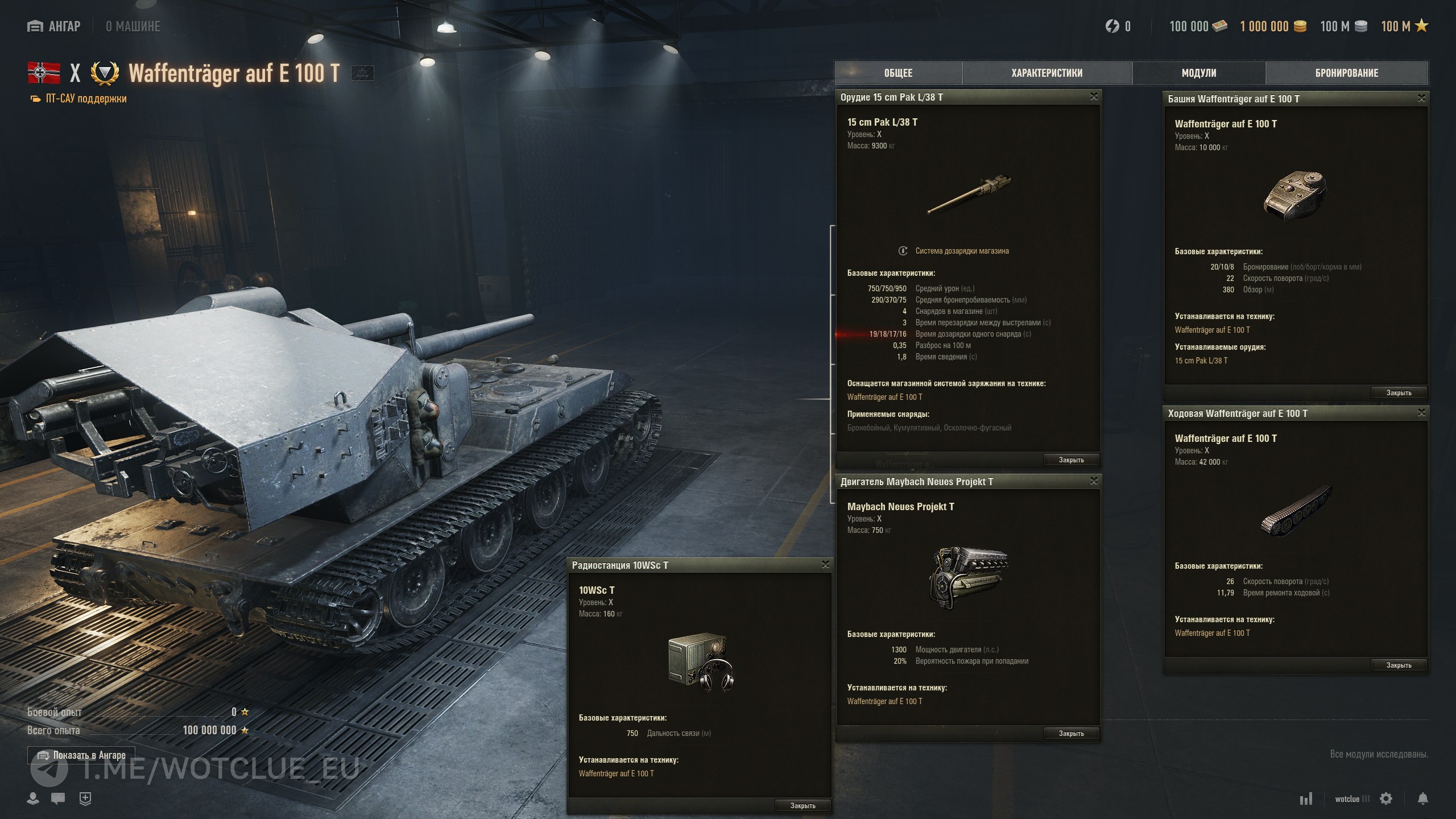The image size is (1456, 819).
Task: Open the Характеристики tab
Action: pos(1046,73)
